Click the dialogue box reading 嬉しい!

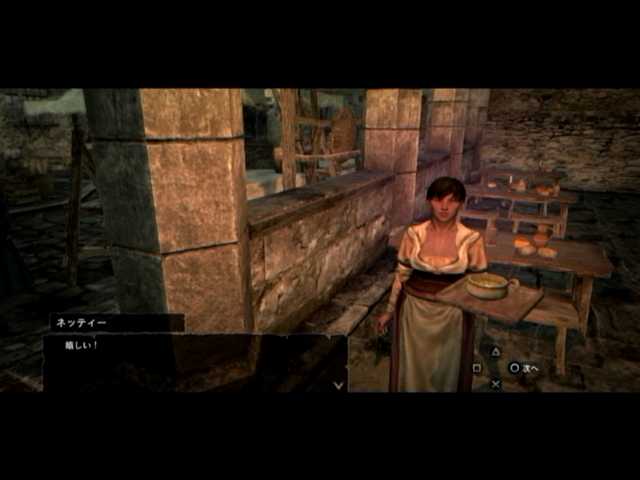[x=195, y=362]
